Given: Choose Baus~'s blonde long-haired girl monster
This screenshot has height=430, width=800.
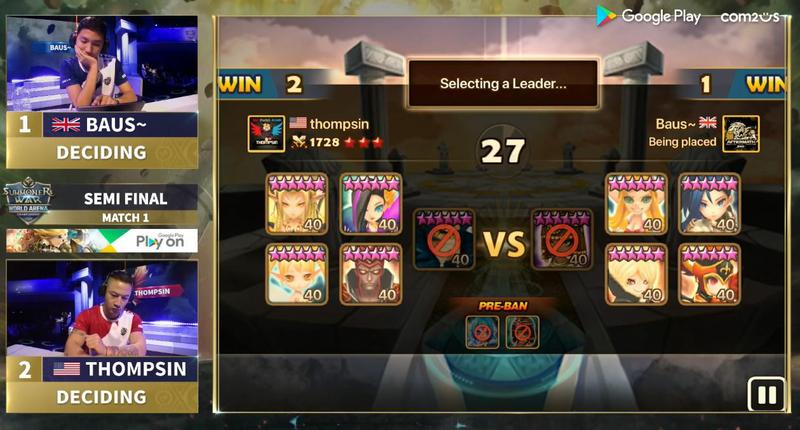Looking at the screenshot, I should 636,203.
